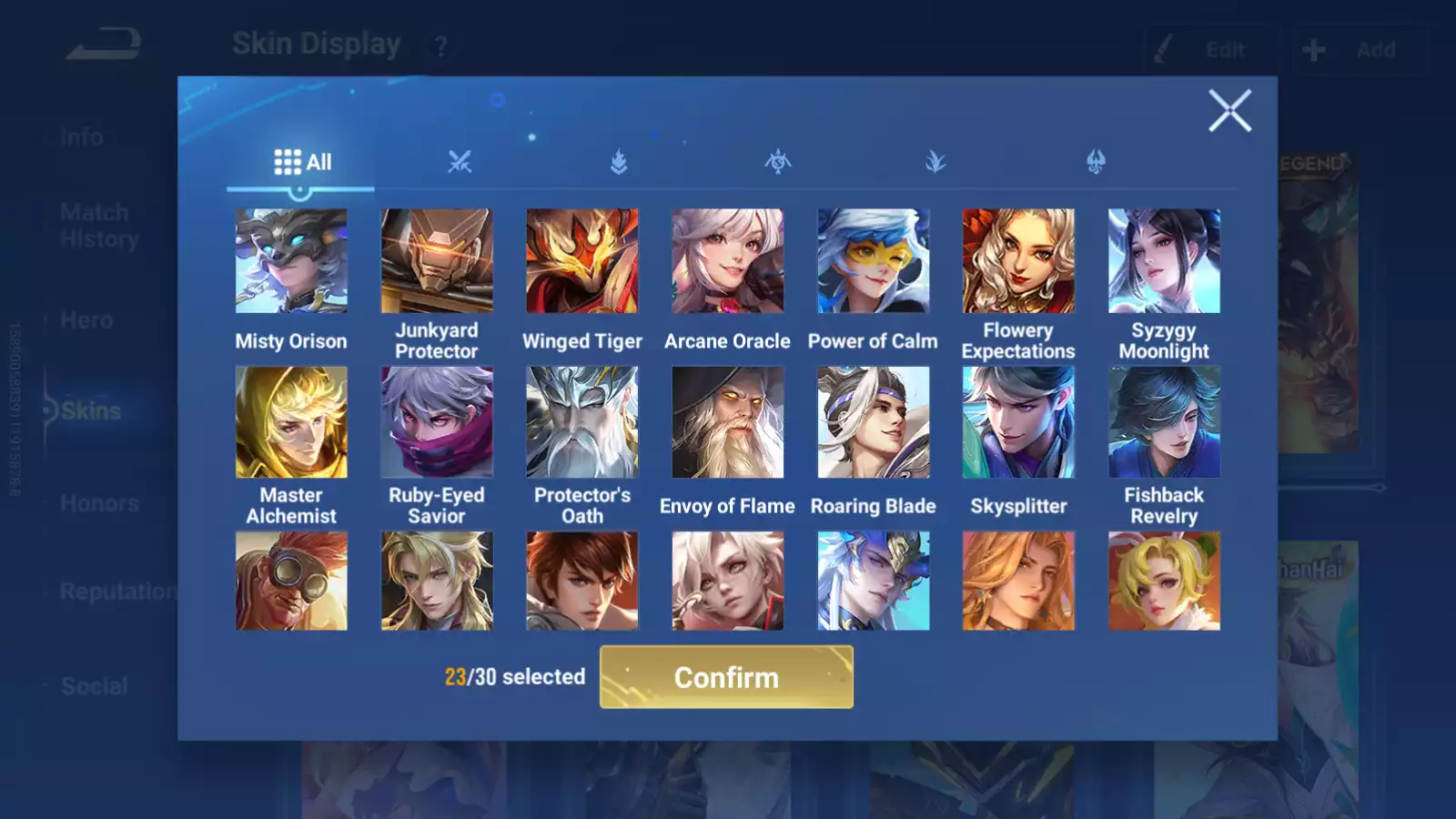Select the Misty Orison skin
This screenshot has width=1456, height=819.
pyautogui.click(x=291, y=261)
